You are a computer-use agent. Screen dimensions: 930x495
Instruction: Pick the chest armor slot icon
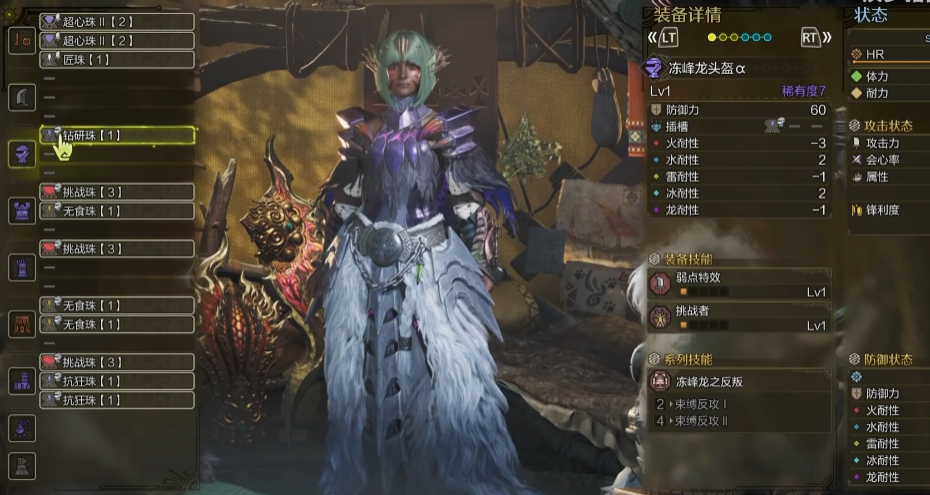pos(22,210)
